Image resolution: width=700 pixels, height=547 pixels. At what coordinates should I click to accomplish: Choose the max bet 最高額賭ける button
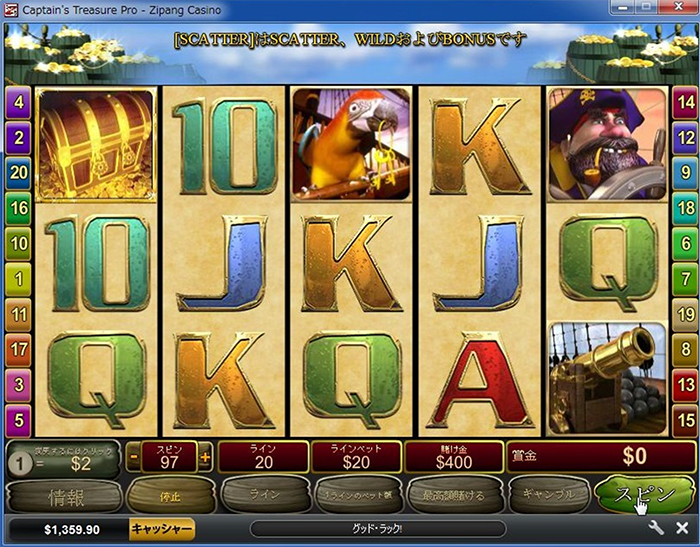click(453, 494)
